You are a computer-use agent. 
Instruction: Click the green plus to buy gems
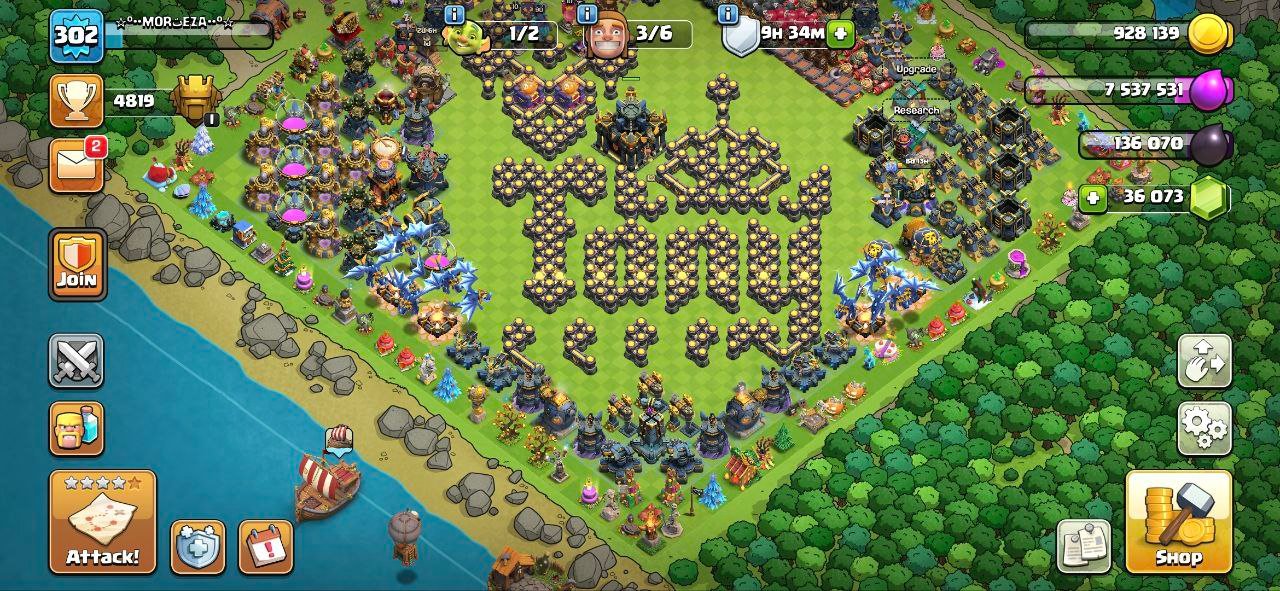point(1093,198)
